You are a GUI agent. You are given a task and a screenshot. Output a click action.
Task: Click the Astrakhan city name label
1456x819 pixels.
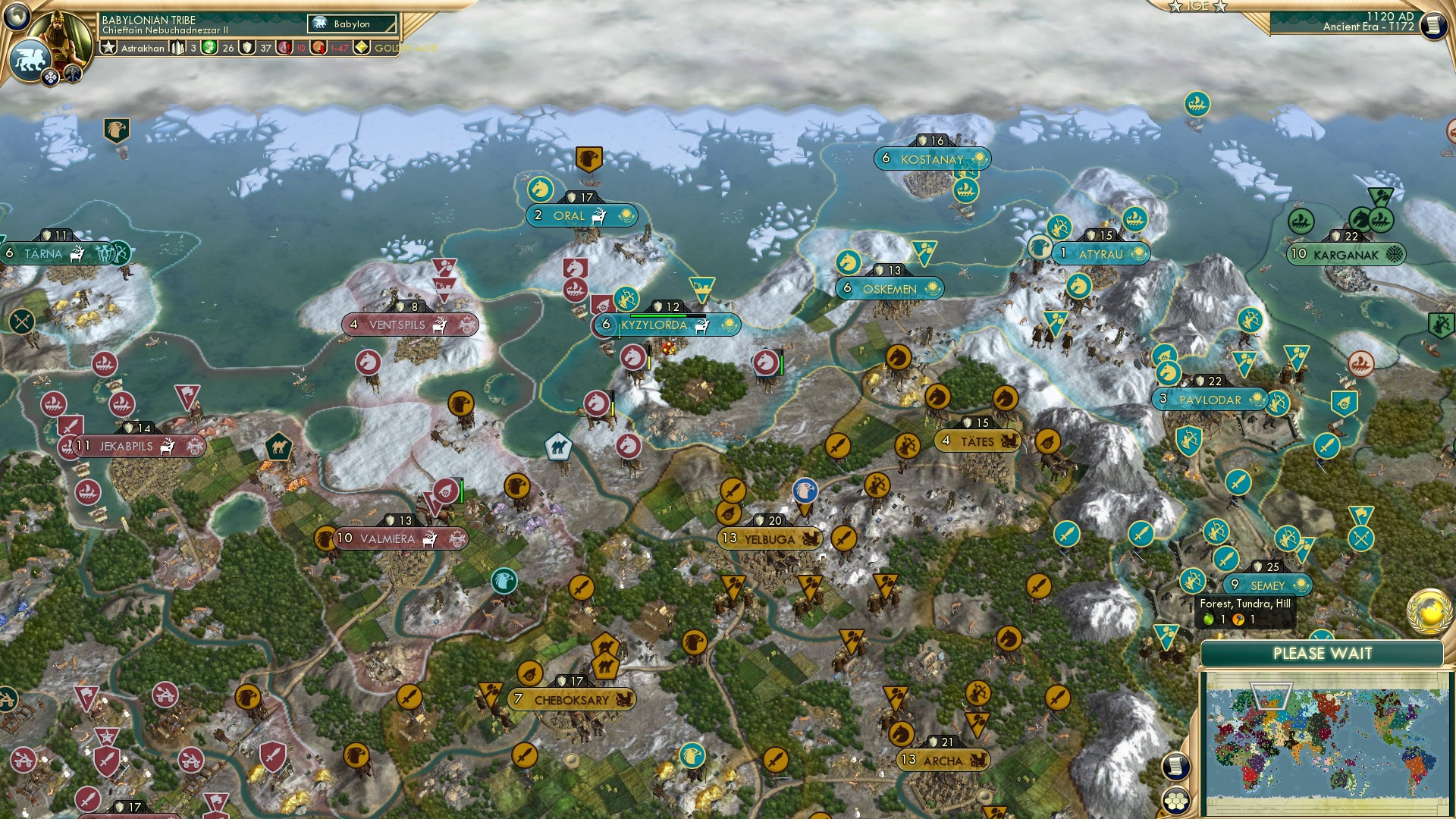[143, 49]
